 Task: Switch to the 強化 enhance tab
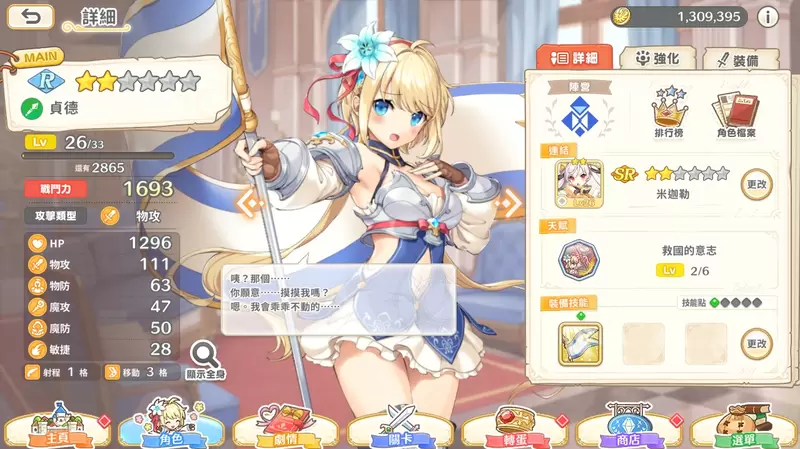coord(657,59)
